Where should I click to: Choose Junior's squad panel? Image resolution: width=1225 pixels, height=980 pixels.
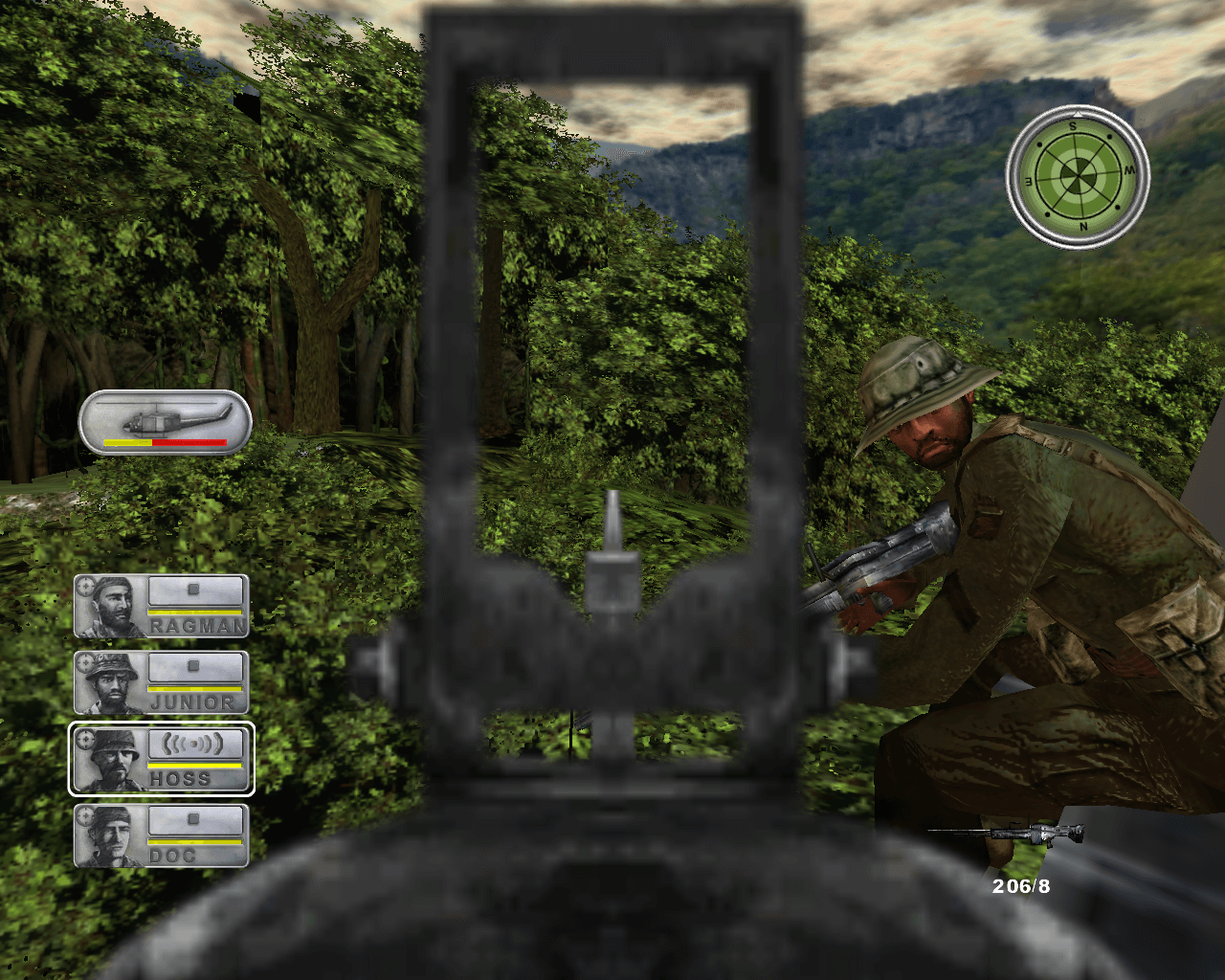pyautogui.click(x=162, y=682)
